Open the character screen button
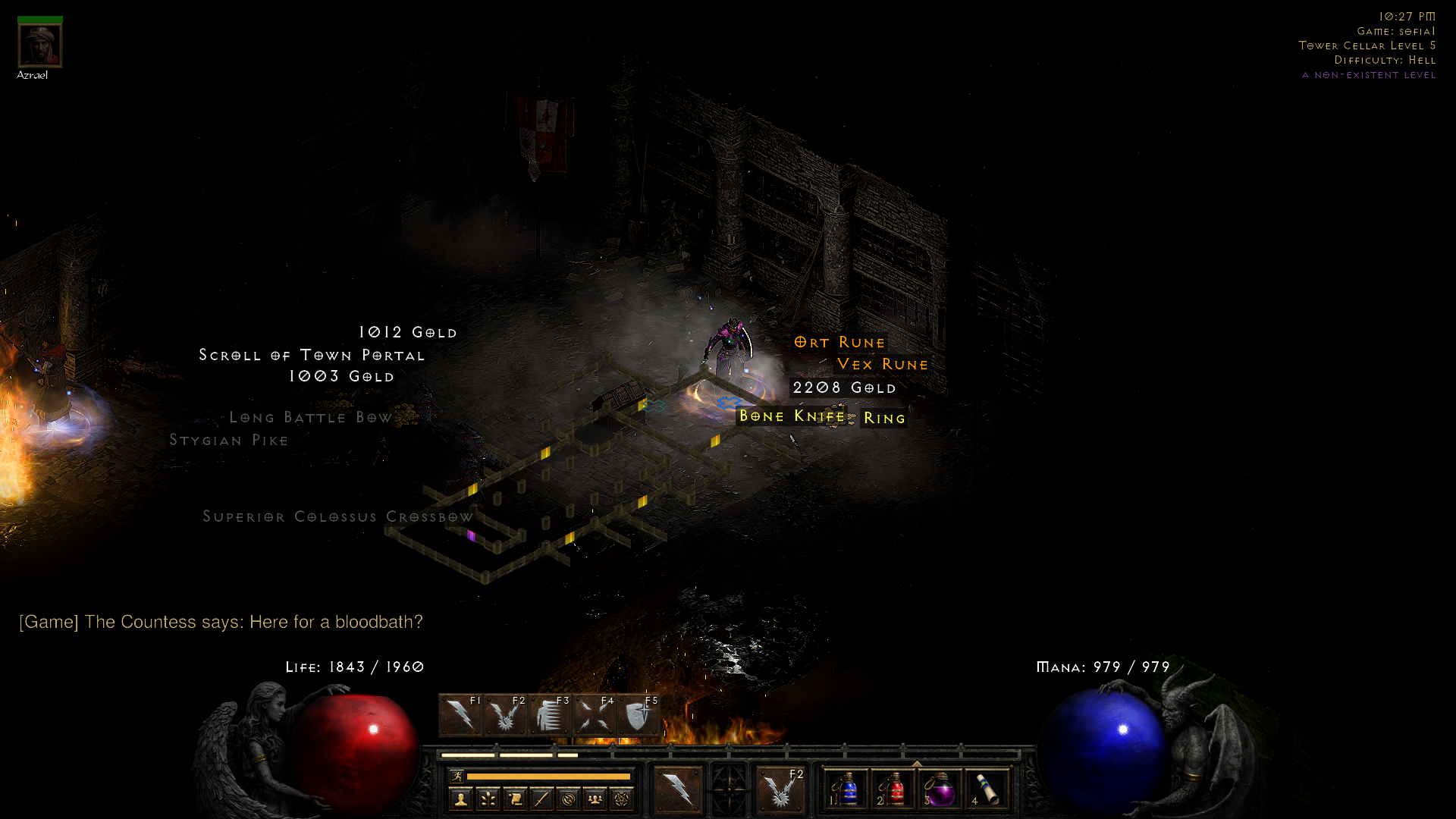The width and height of the screenshot is (1456, 819). coord(460,799)
